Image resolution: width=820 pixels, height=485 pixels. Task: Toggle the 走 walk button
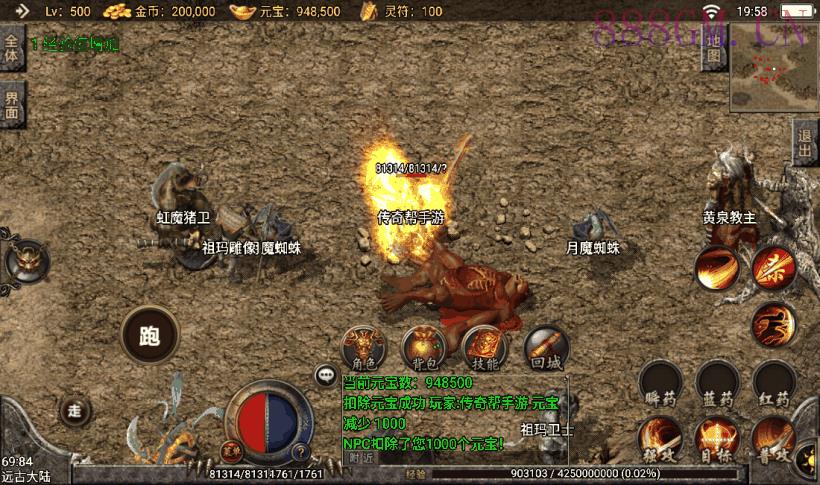coord(73,409)
